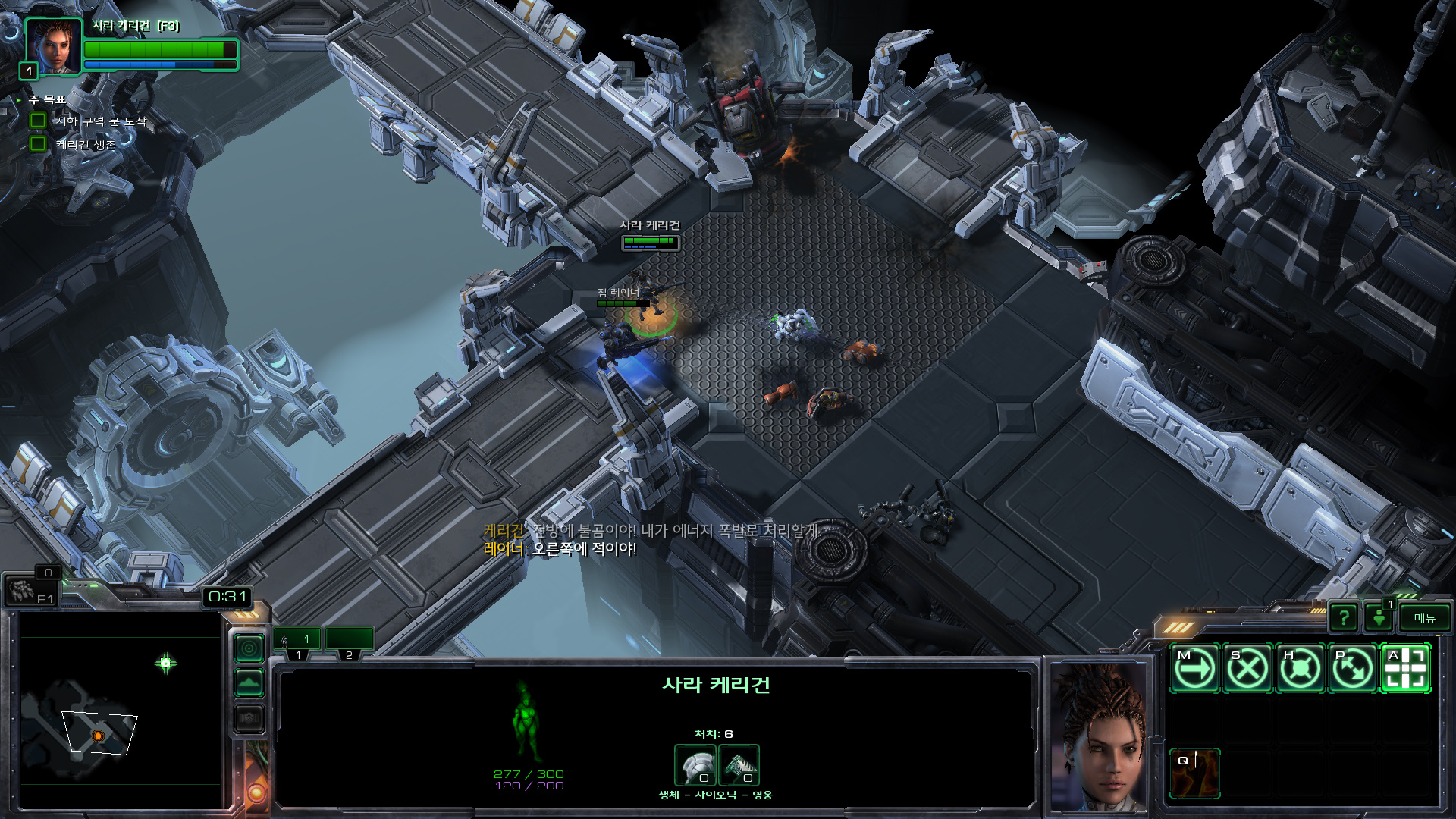The width and height of the screenshot is (1456, 819).
Task: Select control group 2 tab
Action: point(349,642)
